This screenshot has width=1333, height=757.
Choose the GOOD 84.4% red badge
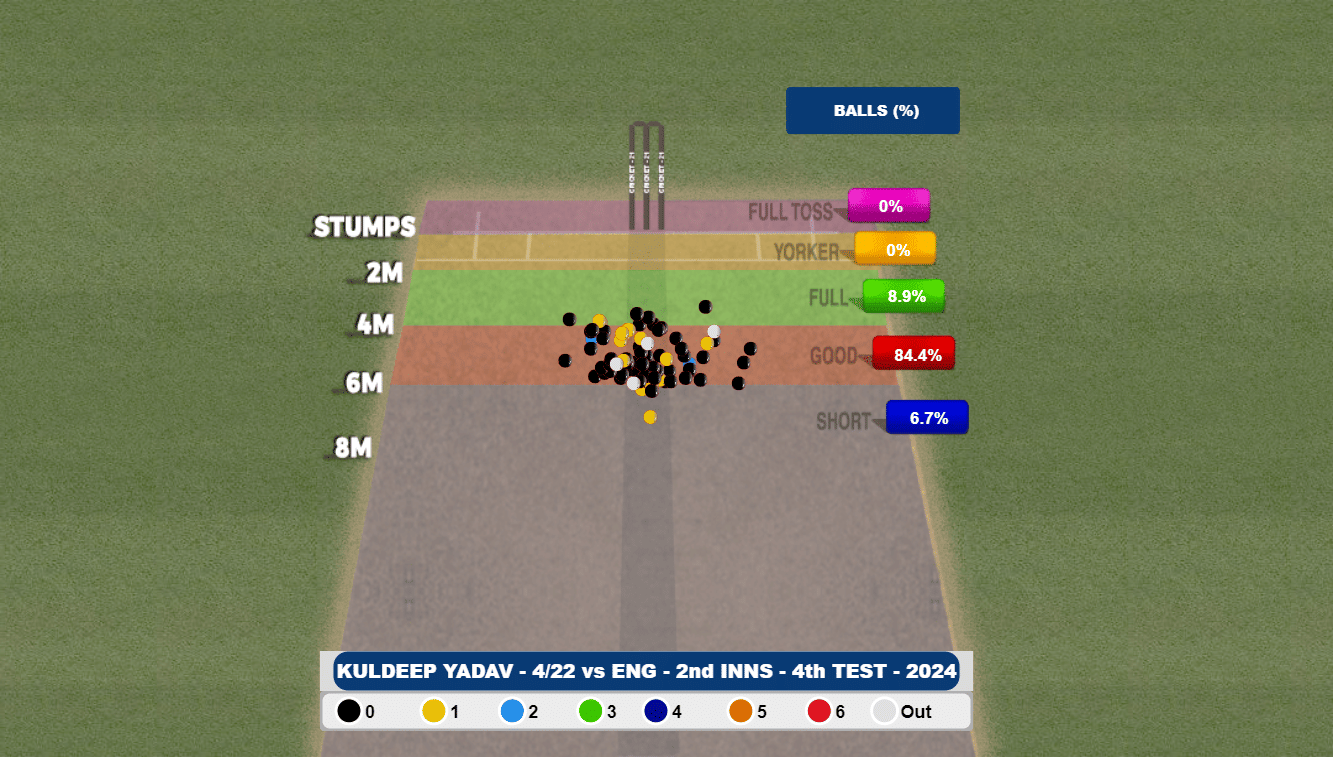pos(914,354)
